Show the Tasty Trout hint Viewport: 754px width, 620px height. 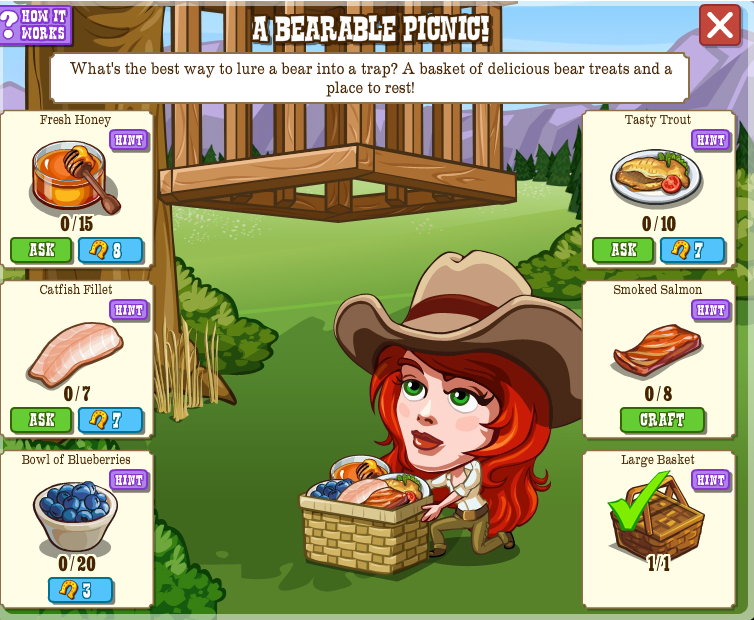[x=710, y=140]
